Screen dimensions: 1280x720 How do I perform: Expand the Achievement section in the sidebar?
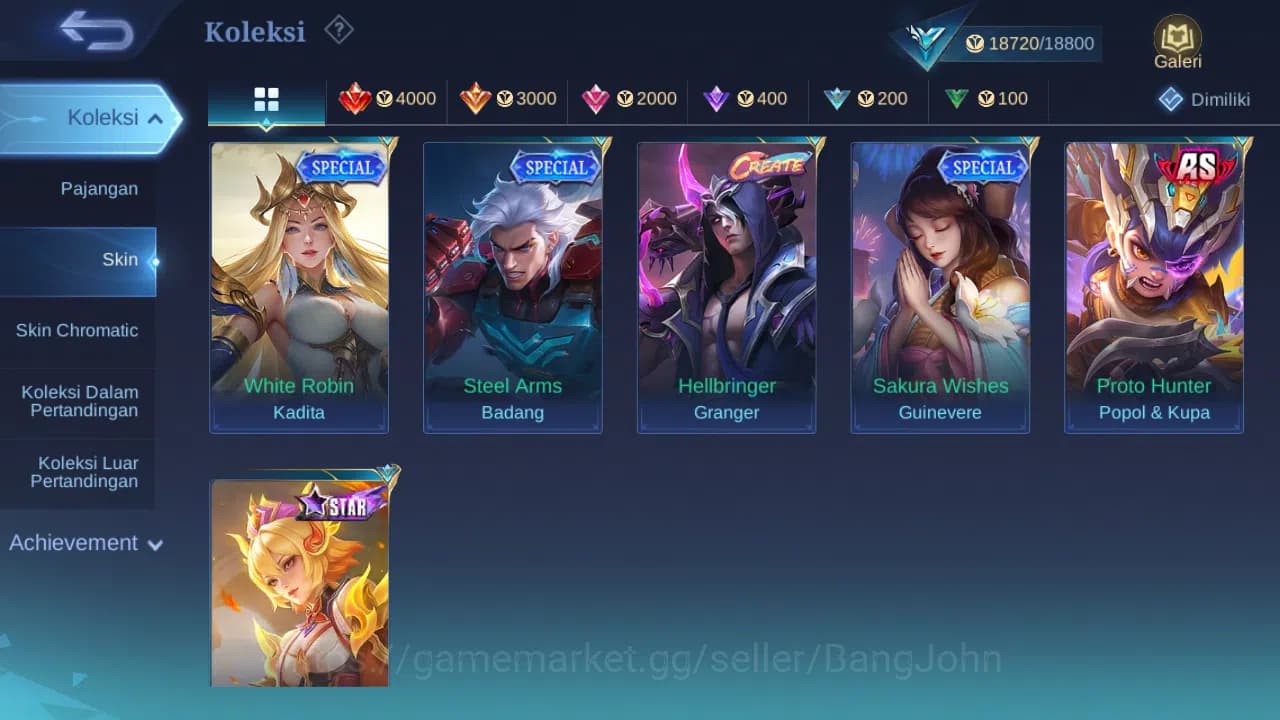click(x=85, y=543)
